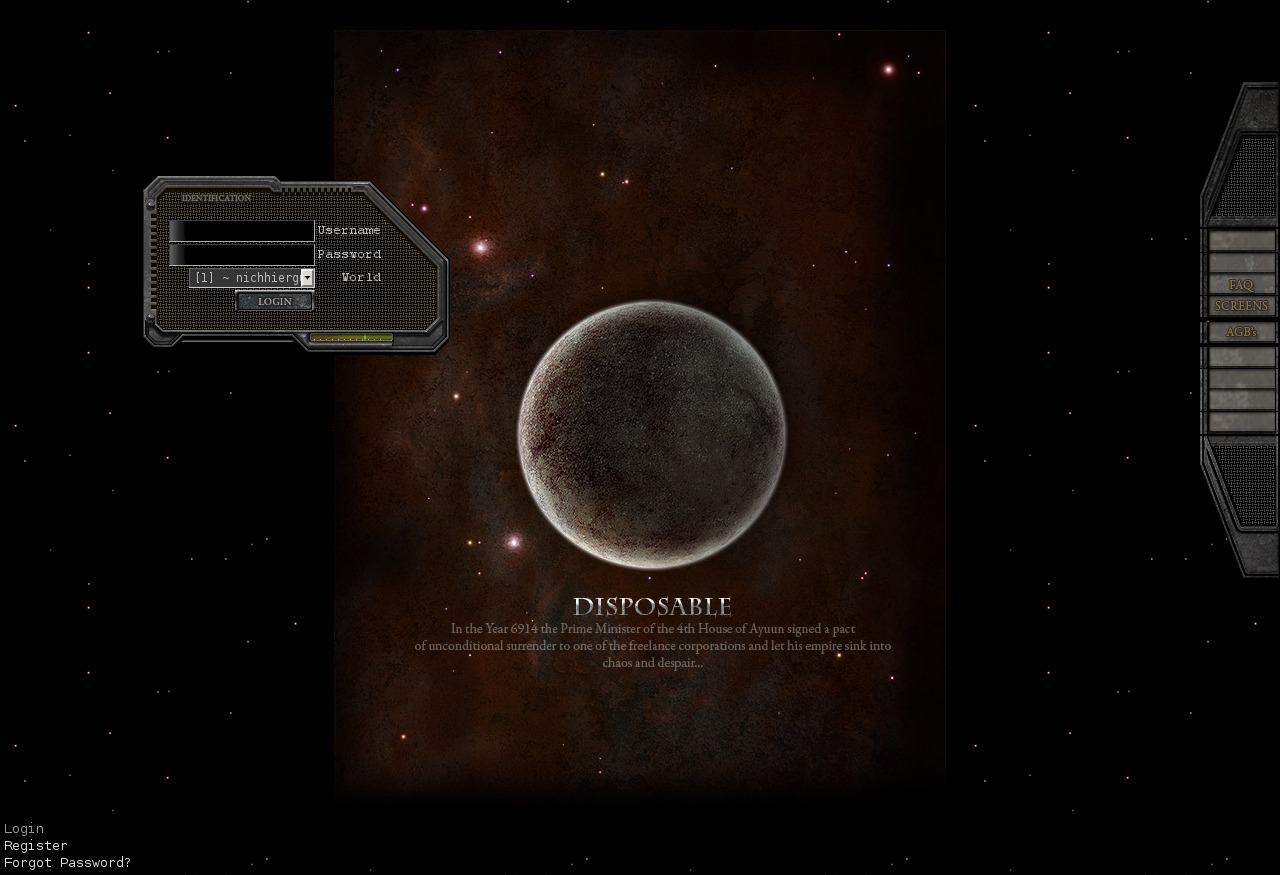Follow the Login text link at bottom
1280x875 pixels.
pyautogui.click(x=24, y=828)
